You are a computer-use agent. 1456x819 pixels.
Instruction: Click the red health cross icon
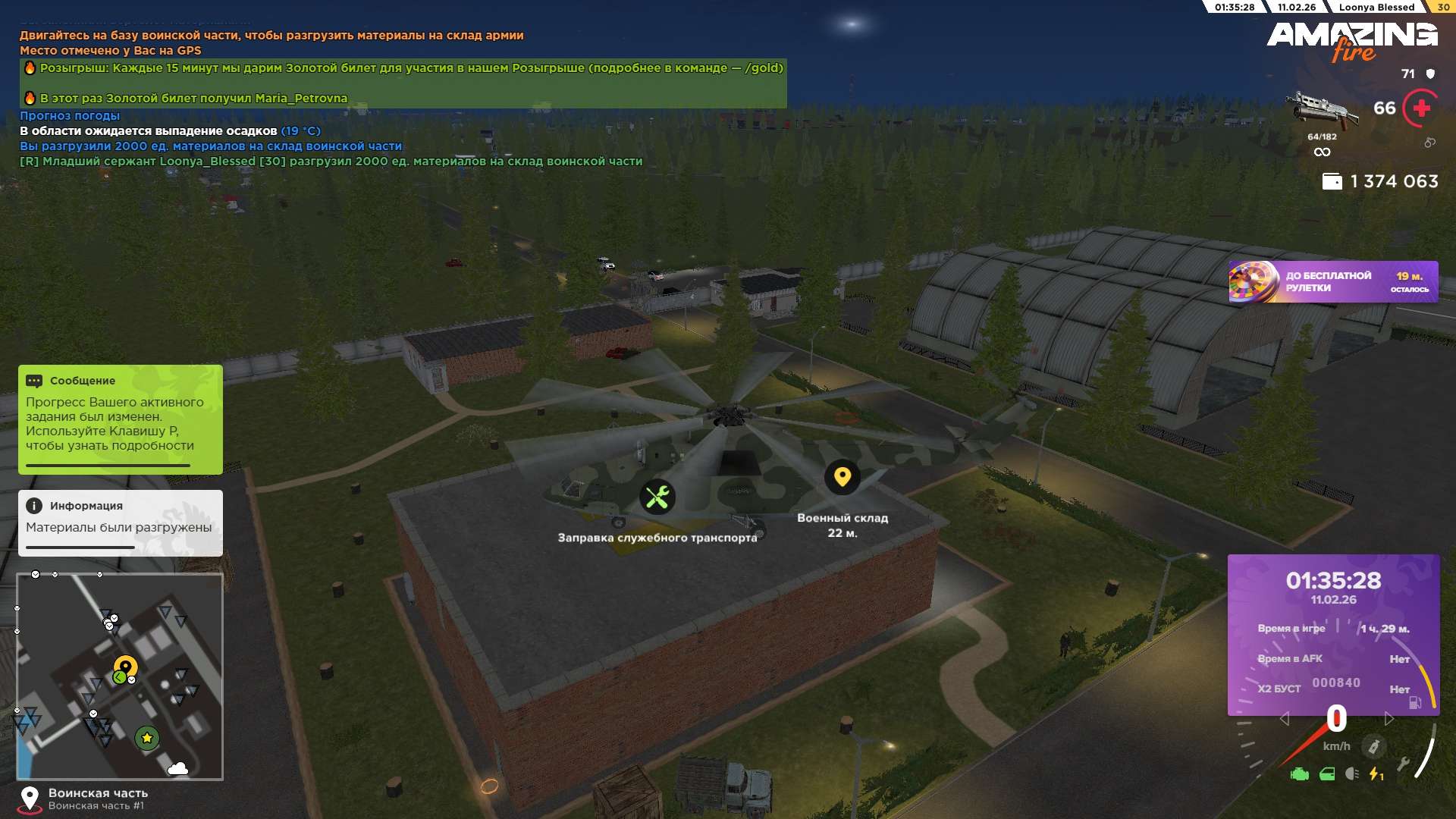[x=1421, y=108]
